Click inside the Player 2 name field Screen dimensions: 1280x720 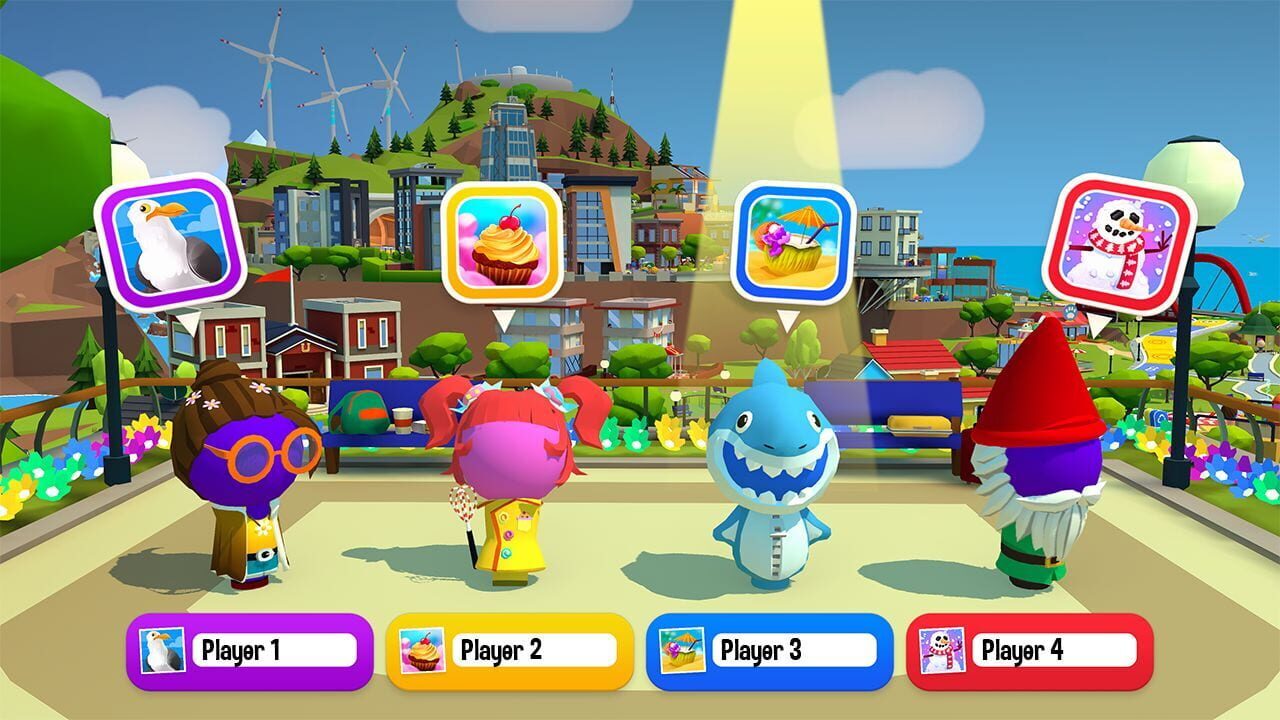(x=537, y=648)
